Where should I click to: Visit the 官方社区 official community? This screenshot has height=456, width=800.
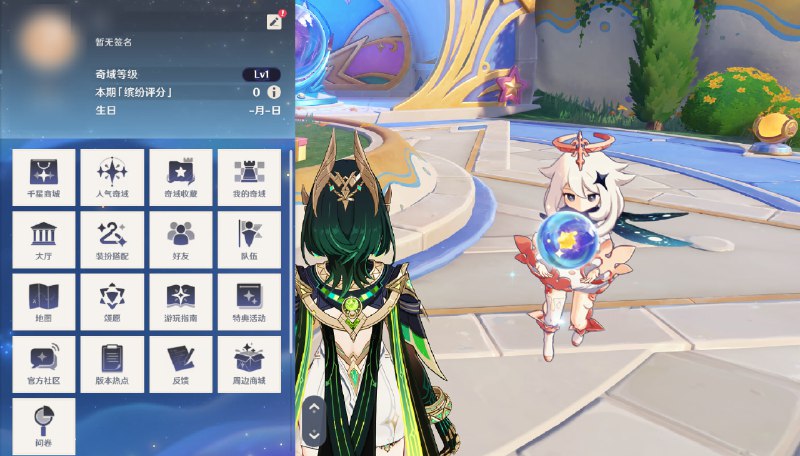point(44,364)
